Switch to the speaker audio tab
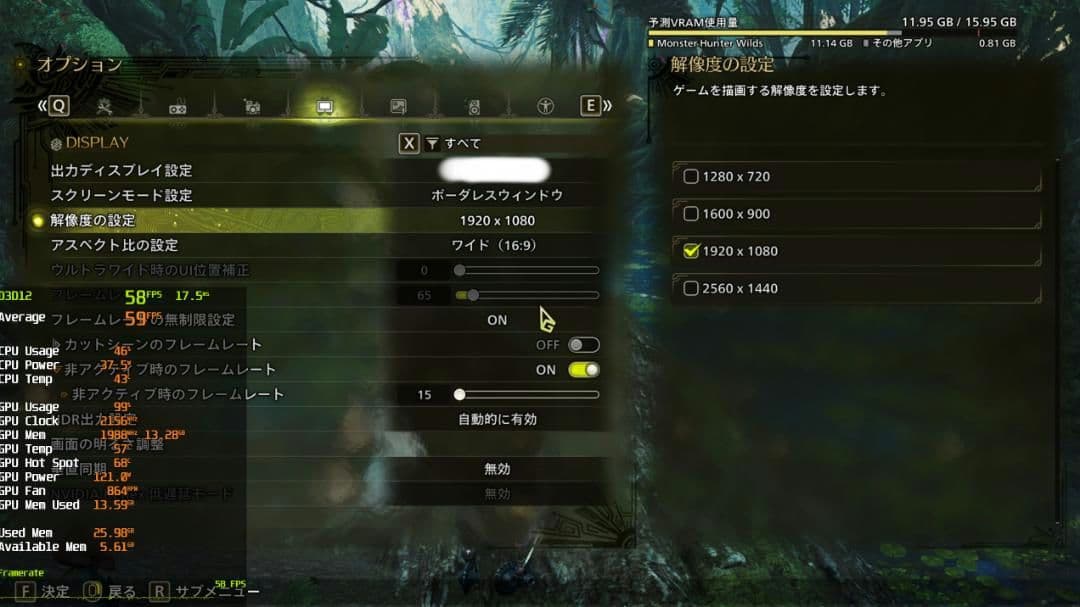This screenshot has height=607, width=1080. click(x=472, y=107)
